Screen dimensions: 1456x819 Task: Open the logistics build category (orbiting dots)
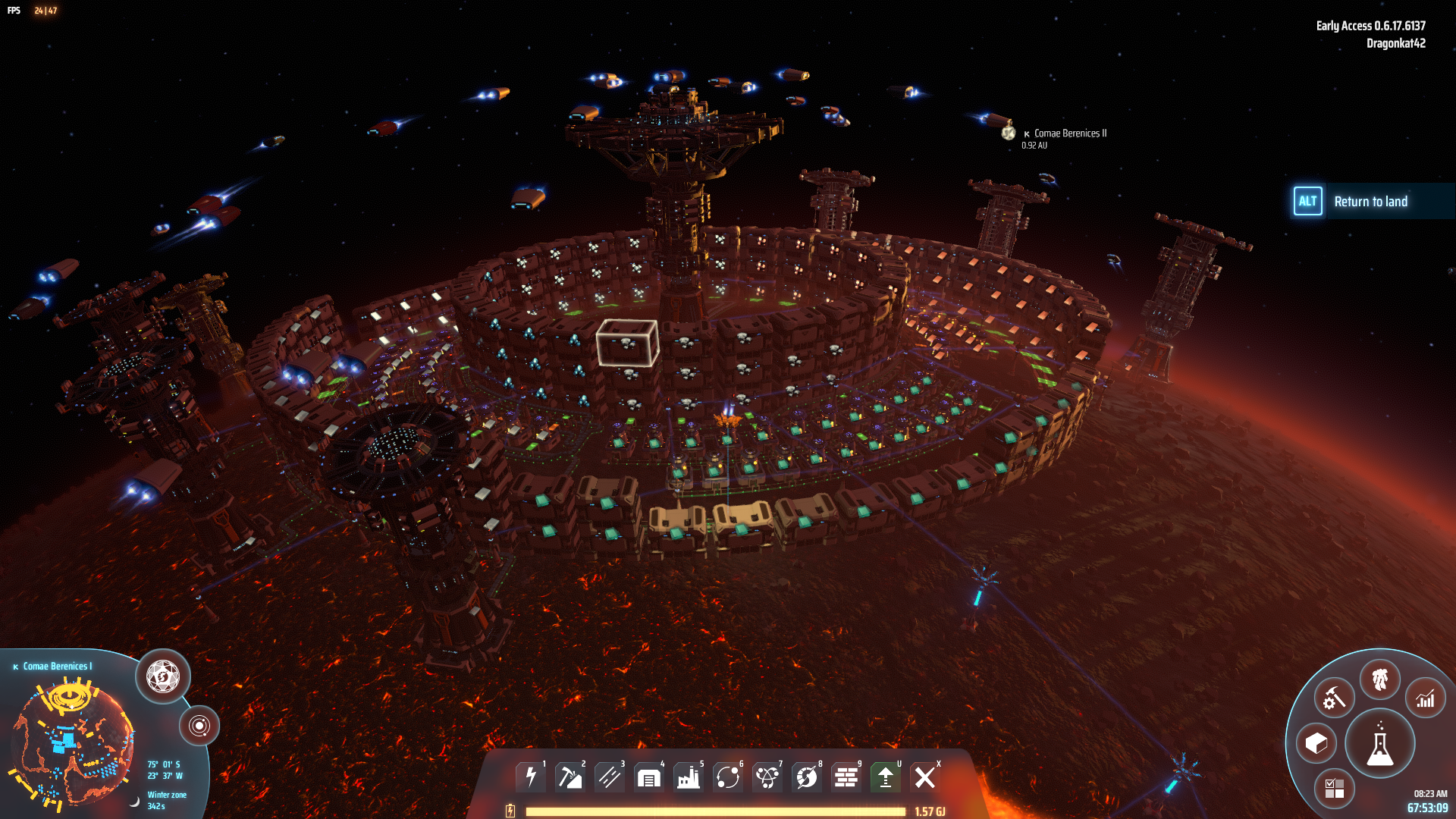(727, 777)
